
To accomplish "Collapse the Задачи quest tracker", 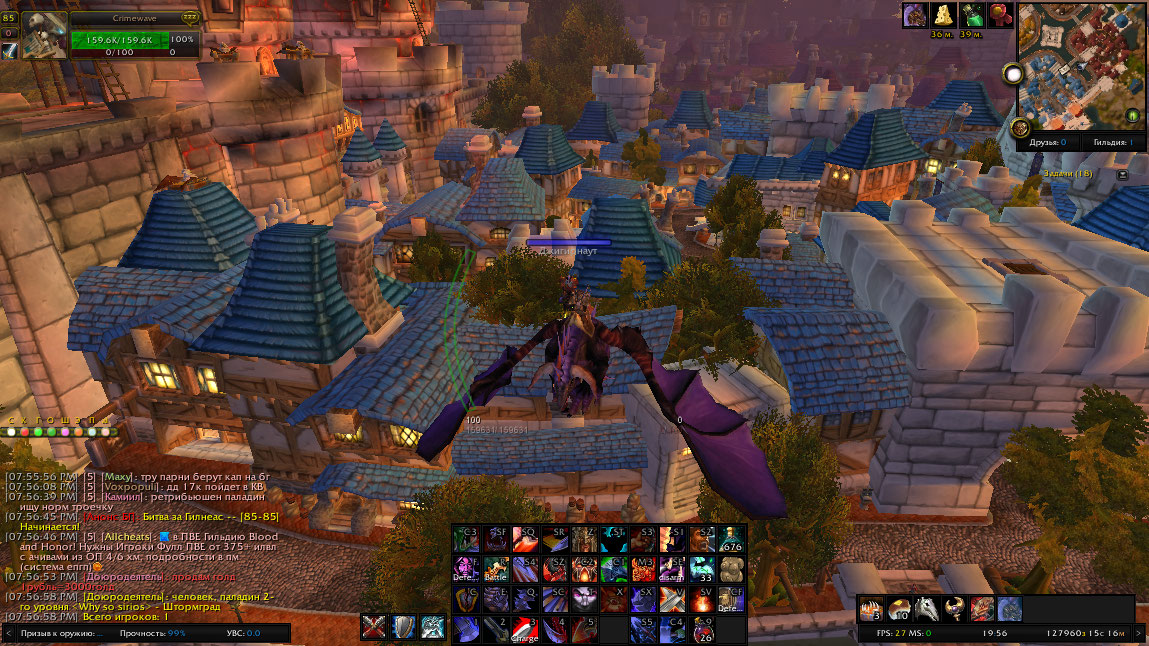I will (1122, 174).
